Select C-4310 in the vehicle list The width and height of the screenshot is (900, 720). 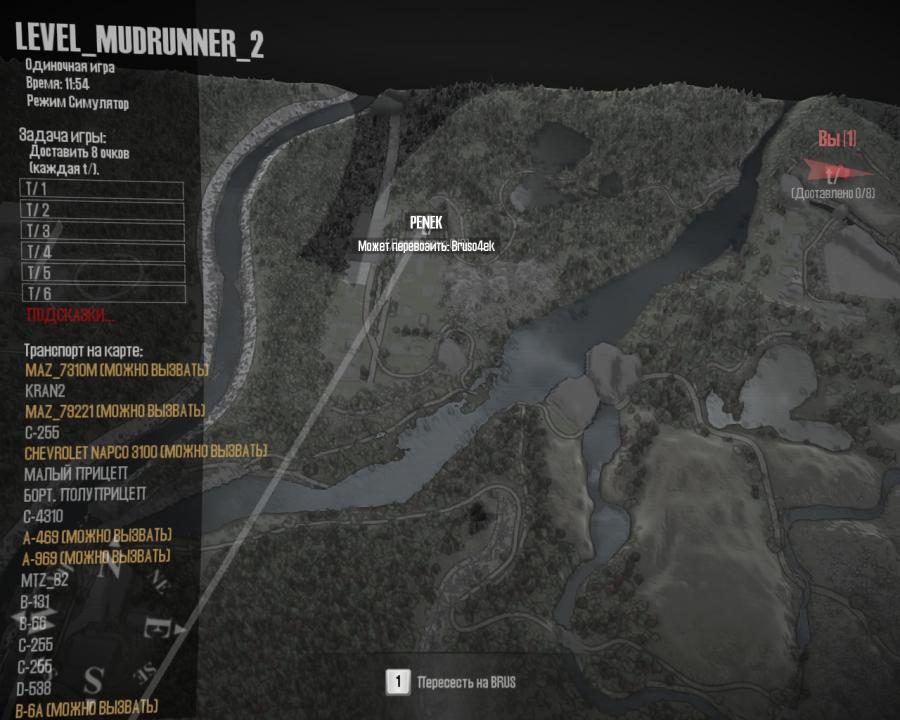coord(43,516)
